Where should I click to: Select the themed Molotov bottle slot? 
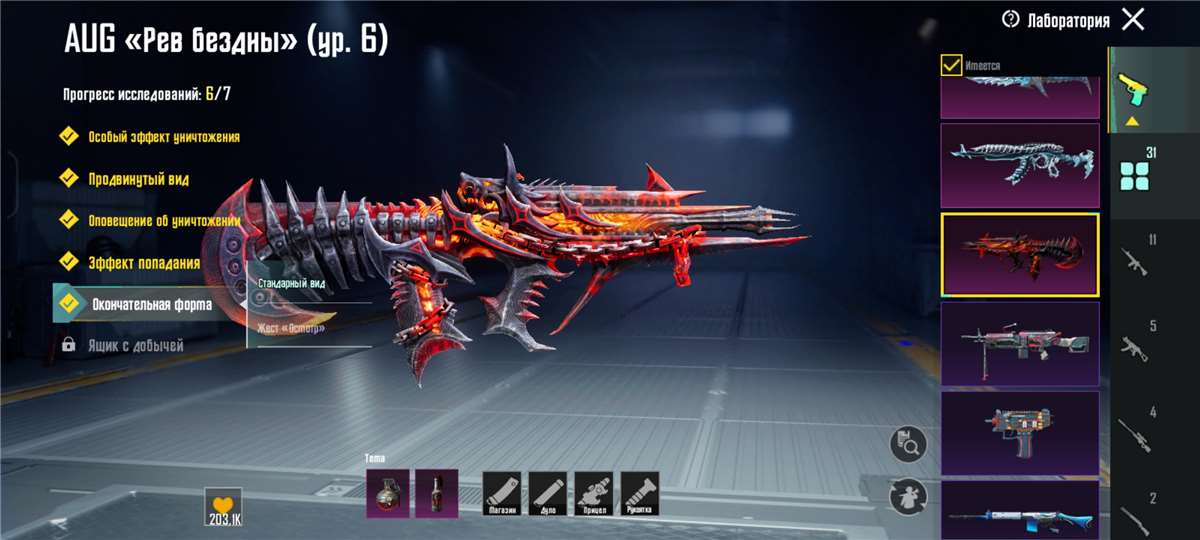(x=436, y=493)
